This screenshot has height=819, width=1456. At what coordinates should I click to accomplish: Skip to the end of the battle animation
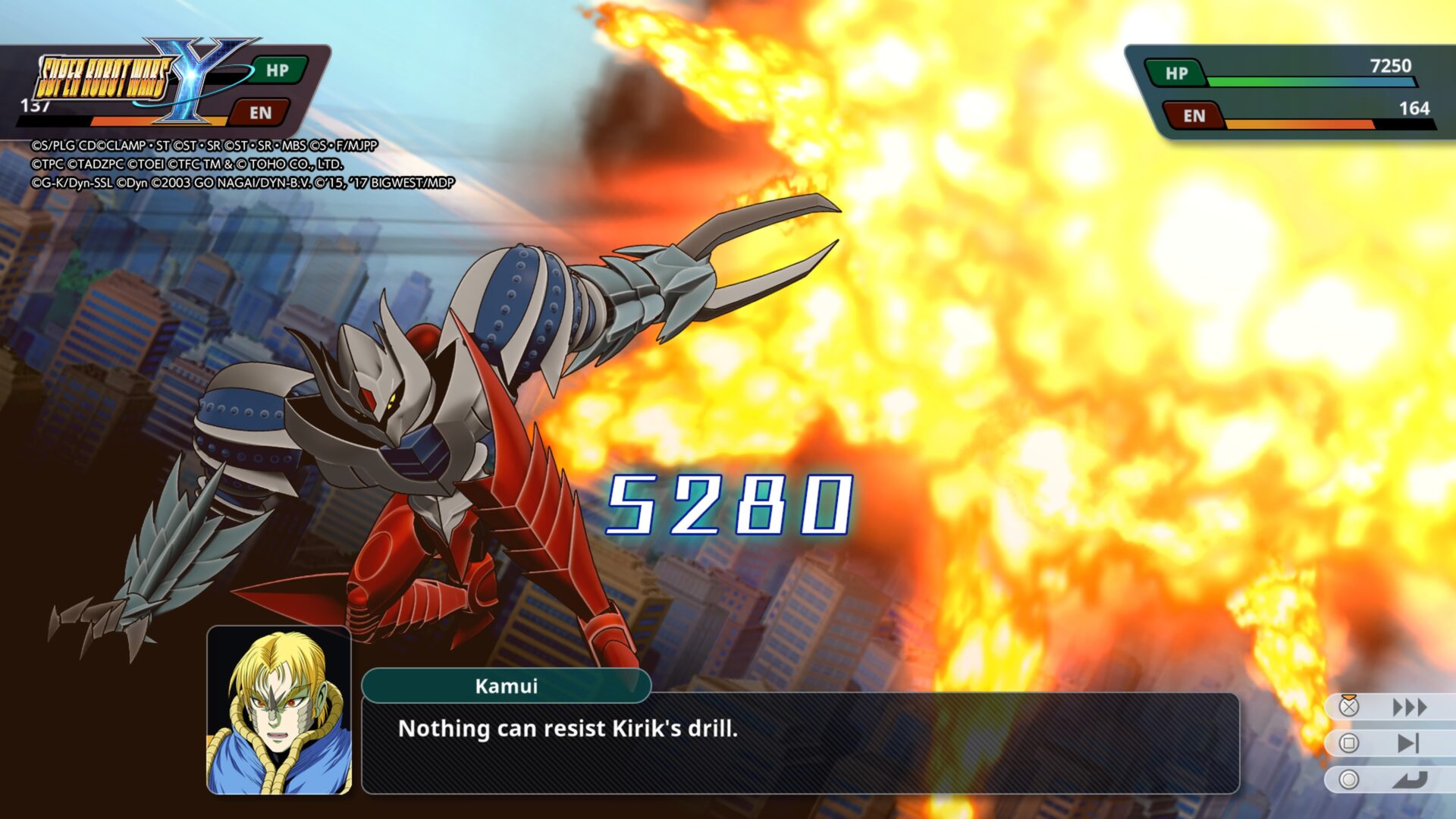click(x=1407, y=743)
